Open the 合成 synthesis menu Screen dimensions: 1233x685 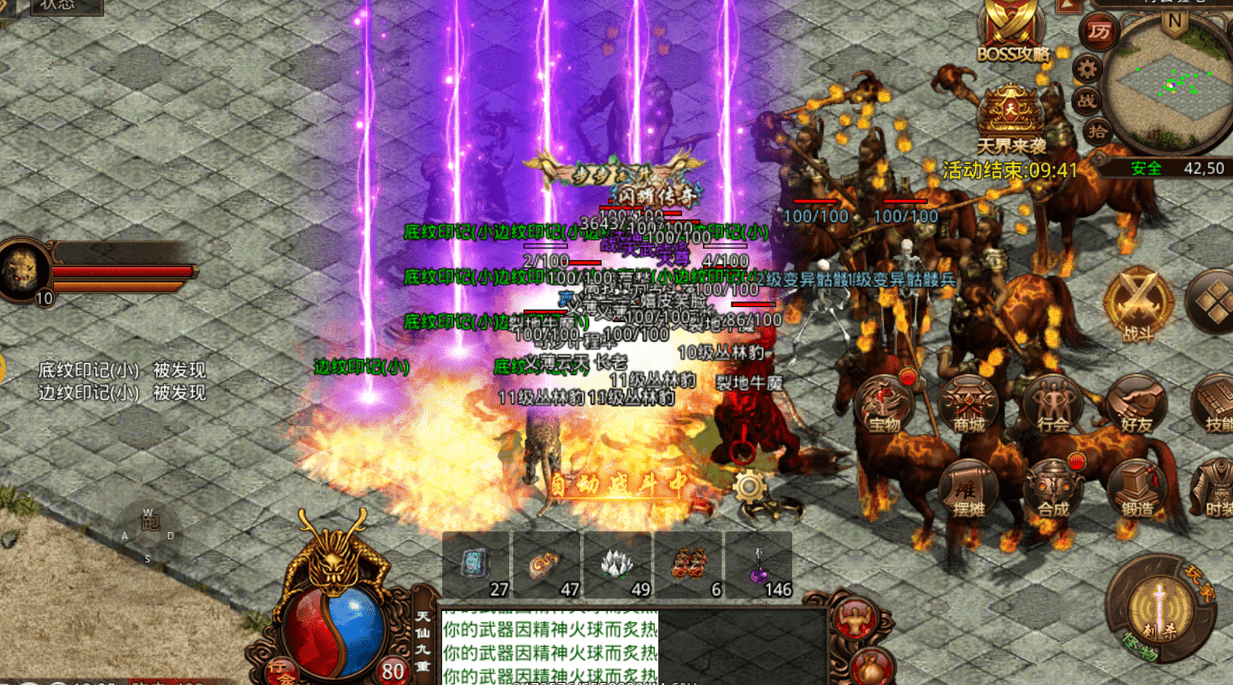tap(1053, 490)
